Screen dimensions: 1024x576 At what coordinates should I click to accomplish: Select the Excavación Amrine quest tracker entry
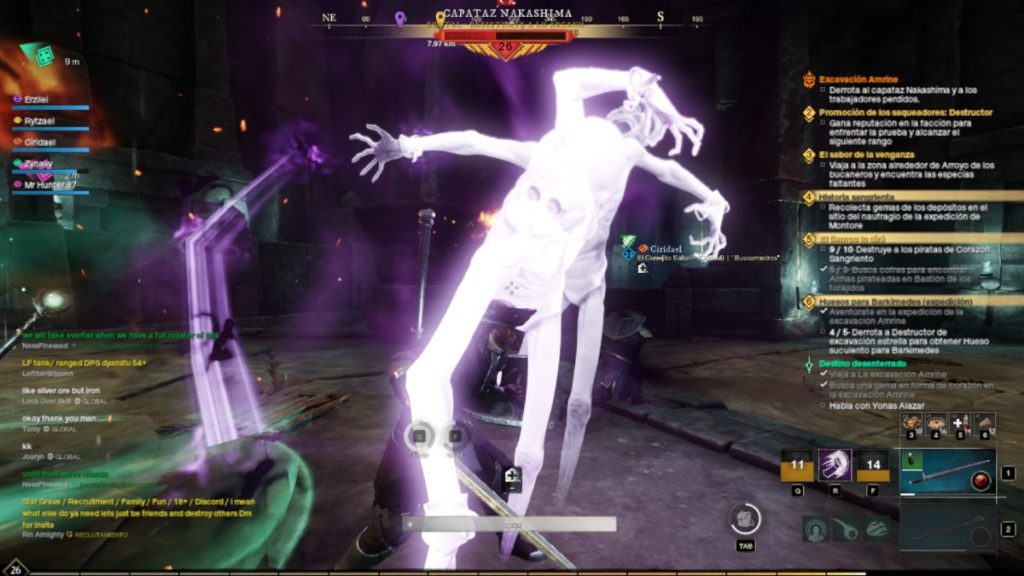click(x=858, y=79)
